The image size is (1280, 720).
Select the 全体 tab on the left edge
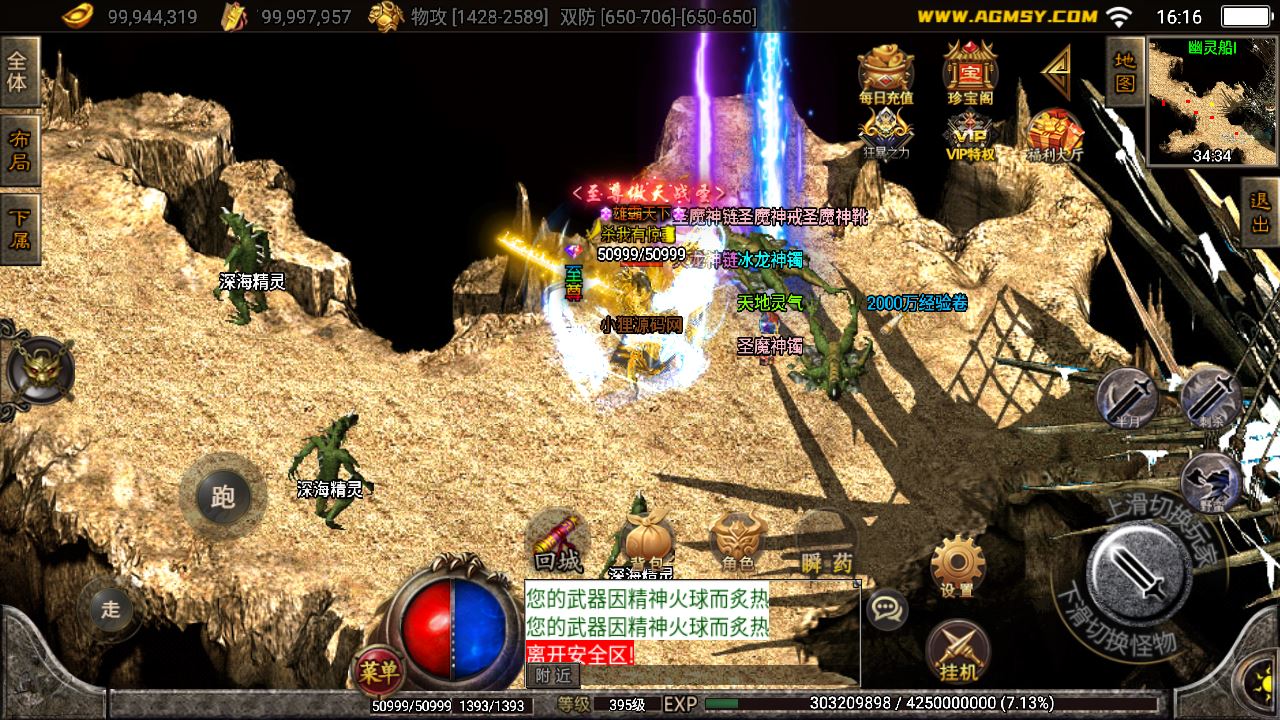click(18, 71)
